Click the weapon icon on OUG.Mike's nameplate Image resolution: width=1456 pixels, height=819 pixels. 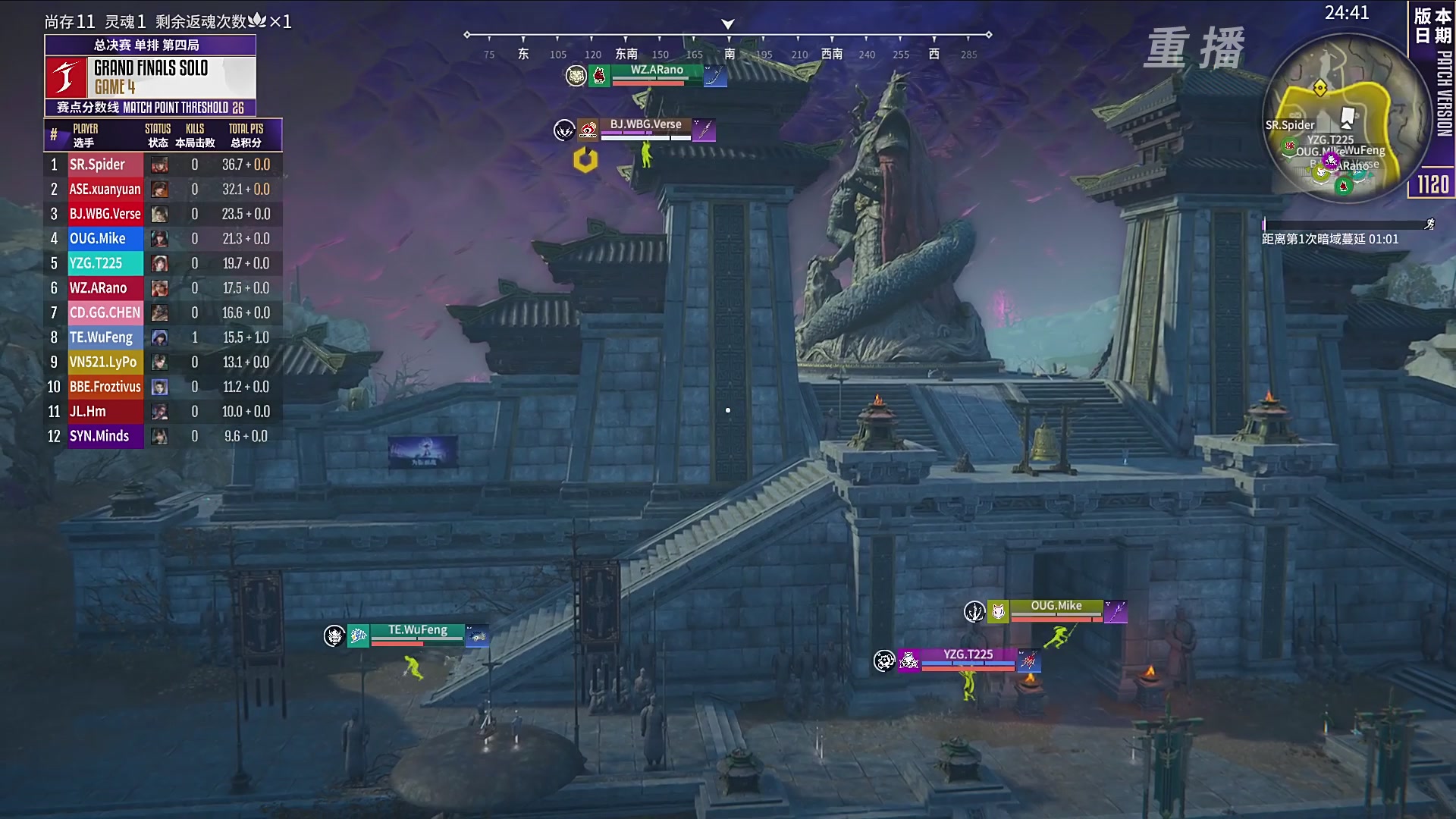pyautogui.click(x=1116, y=611)
